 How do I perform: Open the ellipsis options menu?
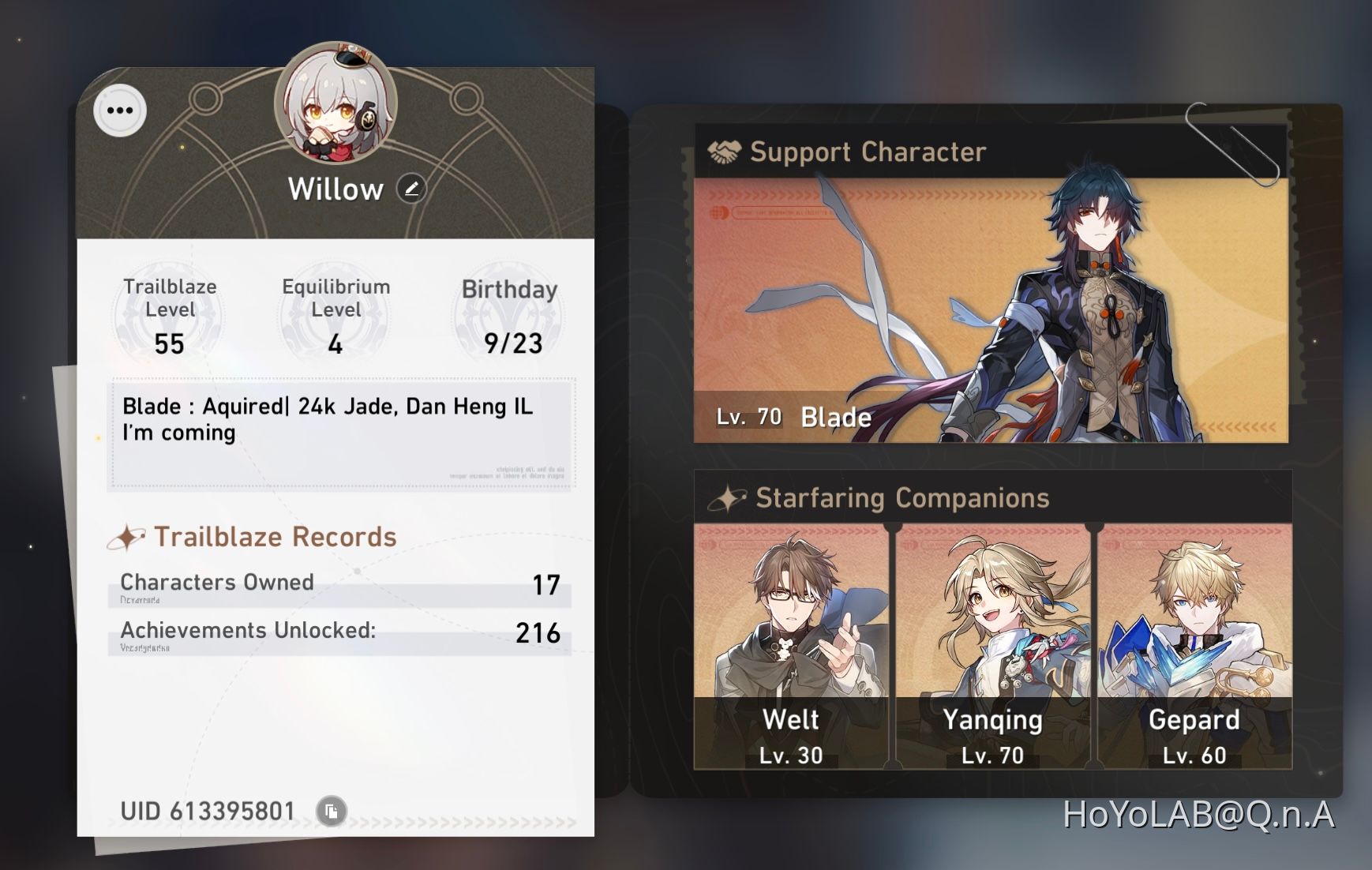[x=119, y=111]
